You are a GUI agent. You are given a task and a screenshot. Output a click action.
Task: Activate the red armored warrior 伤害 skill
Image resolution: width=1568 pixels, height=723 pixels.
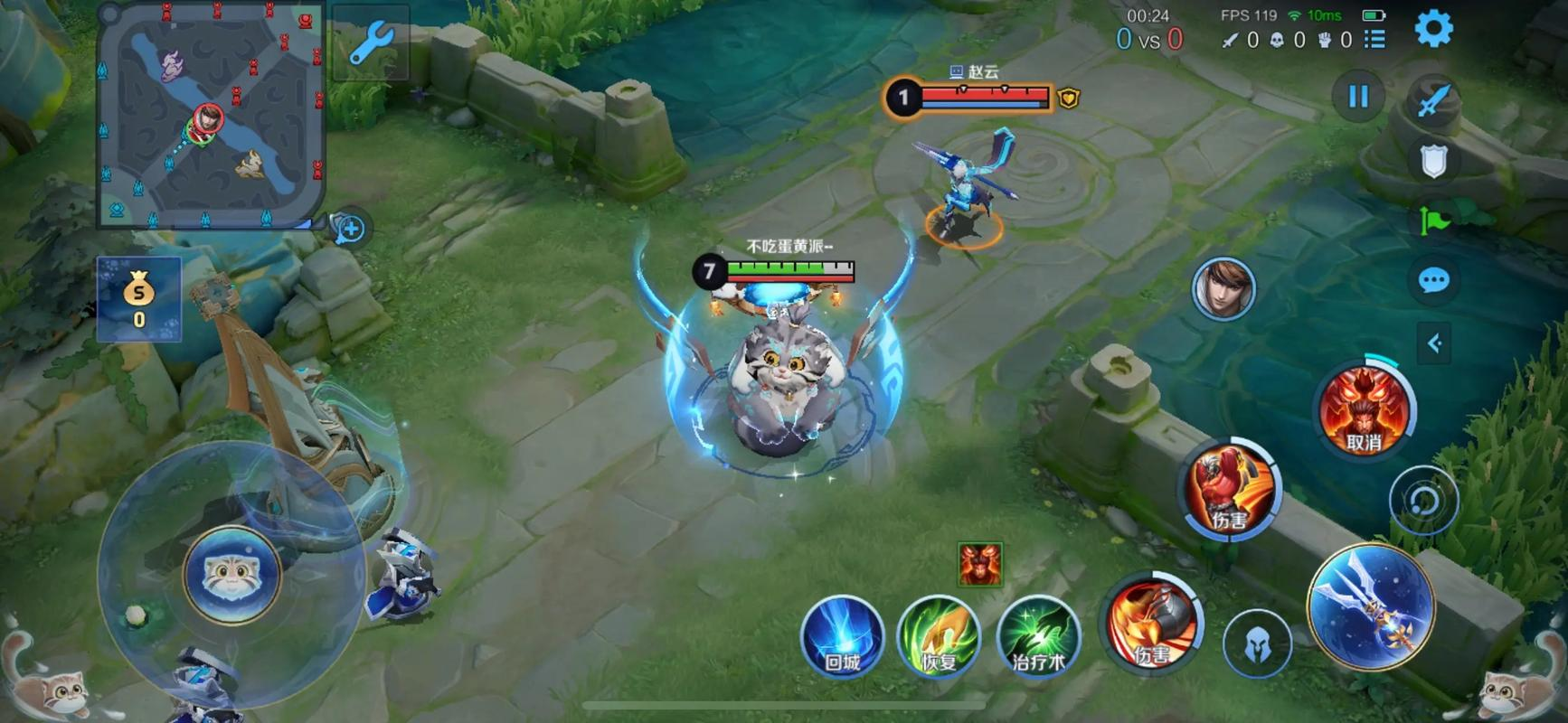click(x=1228, y=489)
